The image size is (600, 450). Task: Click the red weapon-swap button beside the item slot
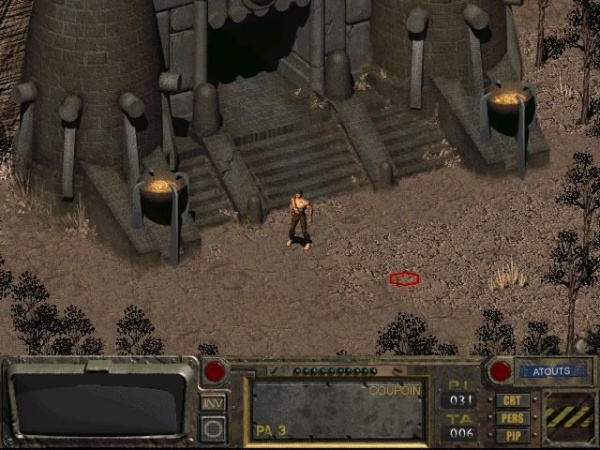click(x=215, y=372)
